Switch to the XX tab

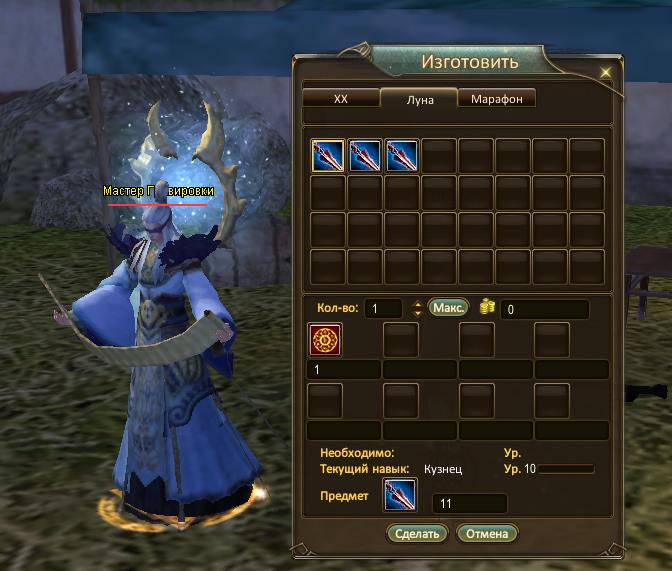point(340,98)
